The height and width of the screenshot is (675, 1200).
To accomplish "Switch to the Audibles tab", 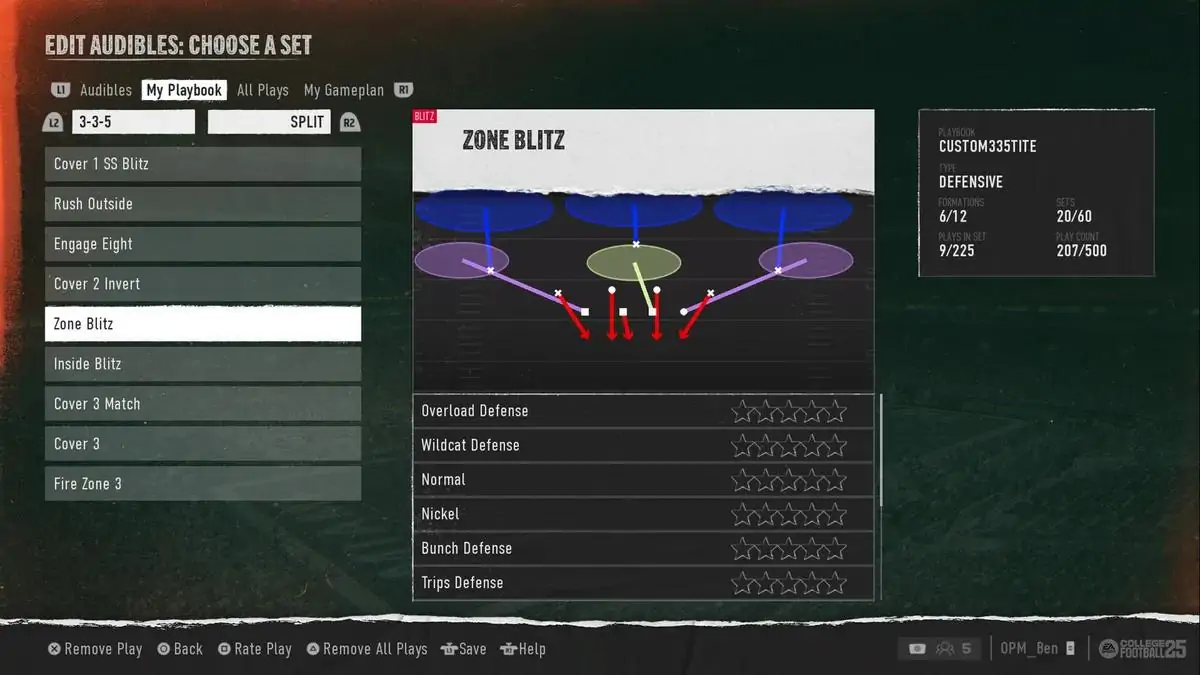I will pos(105,90).
